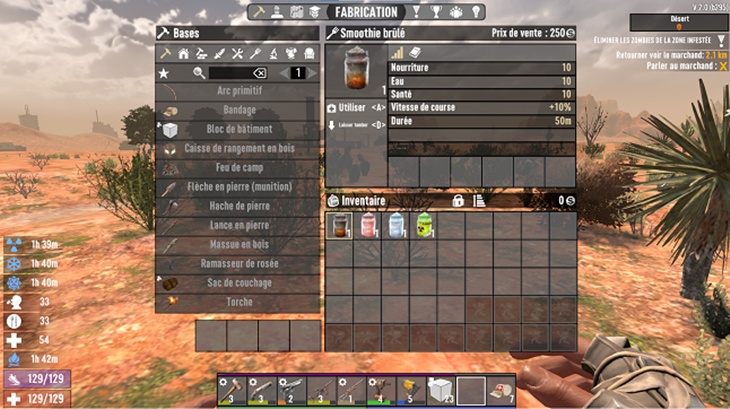Image resolution: width=730 pixels, height=409 pixels.
Task: Choose the Torche recipe
Action: (238, 301)
